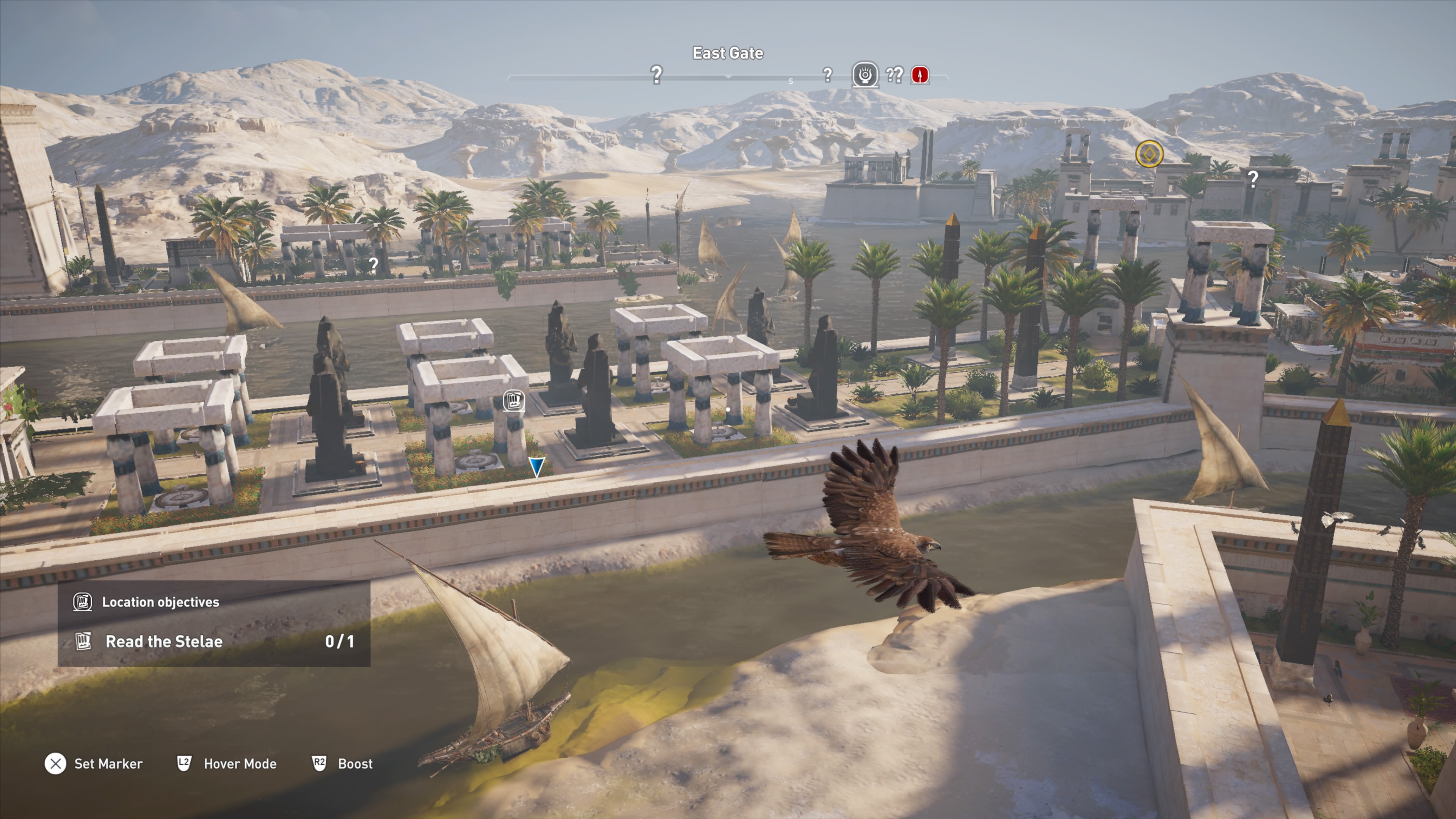
Task: Click the stele marker icon among the statues
Action: (x=513, y=401)
